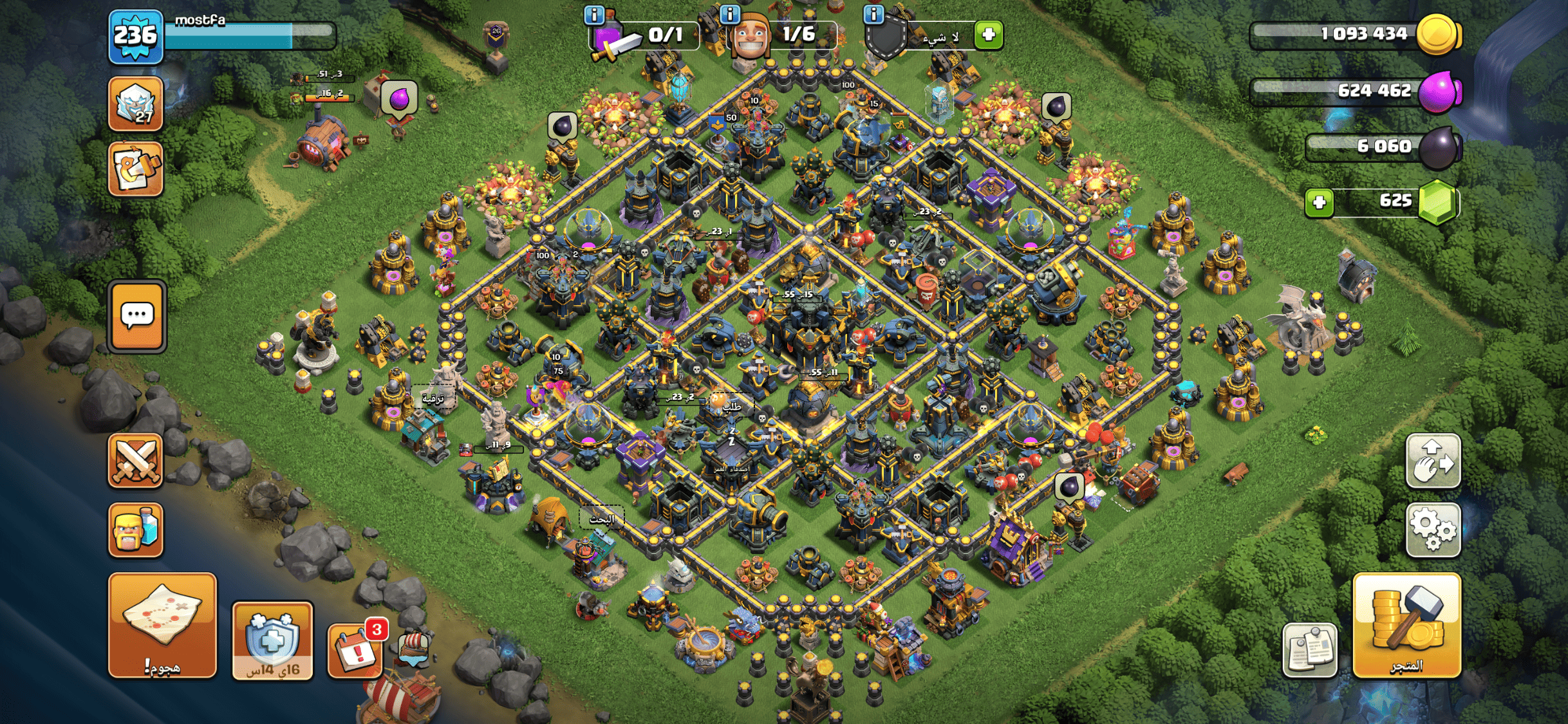1568x724 pixels.
Task: Open the events calendar with red badge
Action: pyautogui.click(x=356, y=650)
